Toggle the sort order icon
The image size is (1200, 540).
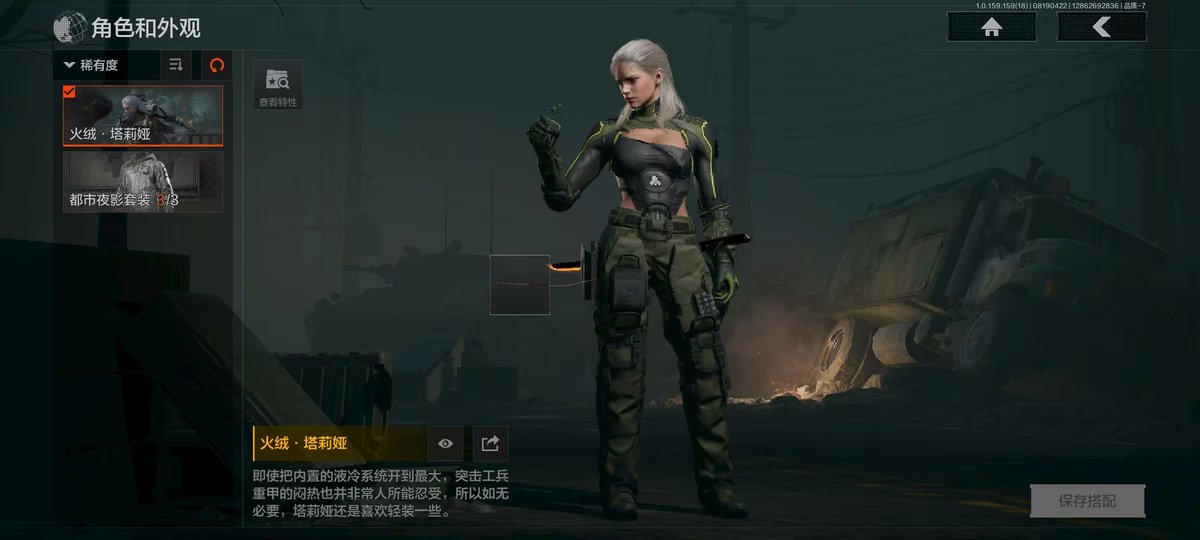click(176, 66)
